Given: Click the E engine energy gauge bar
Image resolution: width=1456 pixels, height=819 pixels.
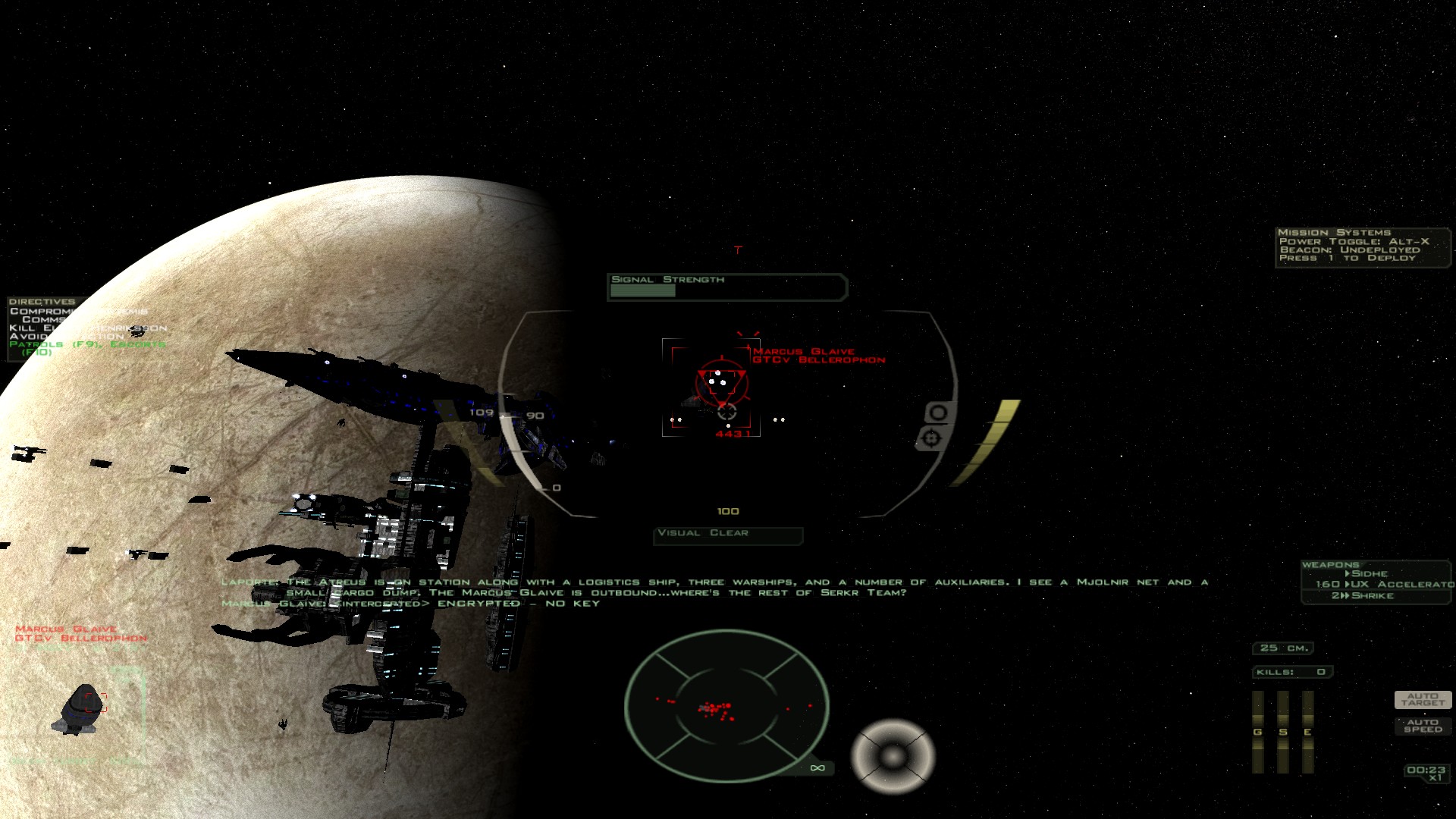Looking at the screenshot, I should click(x=1308, y=731).
